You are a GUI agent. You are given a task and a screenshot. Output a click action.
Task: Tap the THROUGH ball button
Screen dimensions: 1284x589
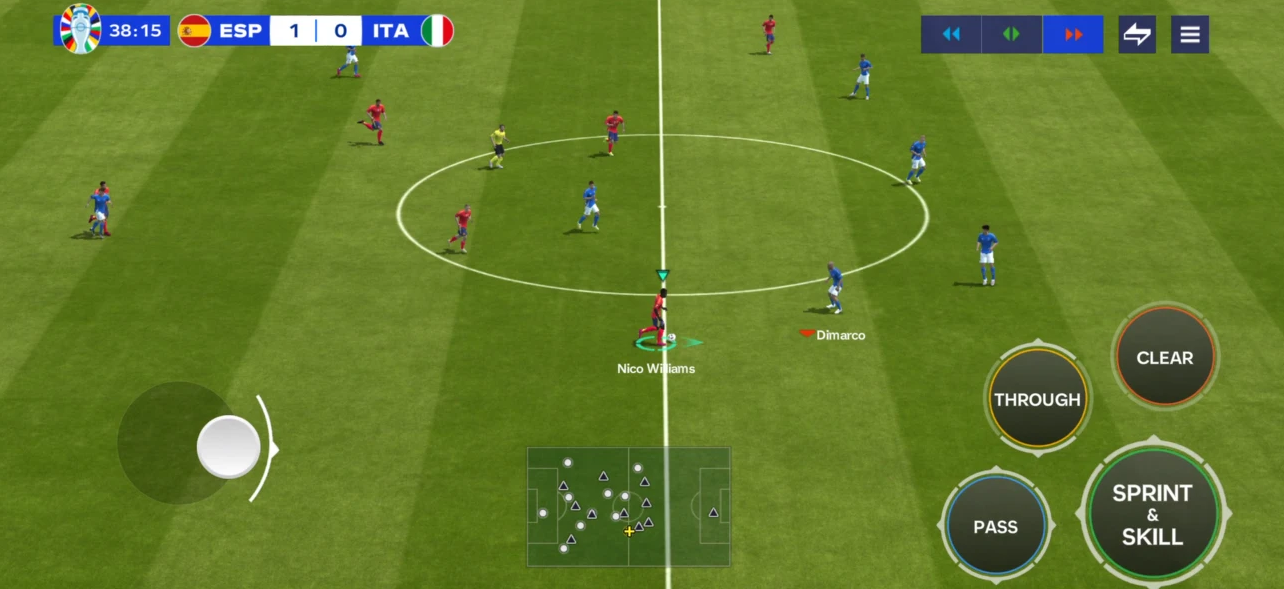pos(1037,399)
